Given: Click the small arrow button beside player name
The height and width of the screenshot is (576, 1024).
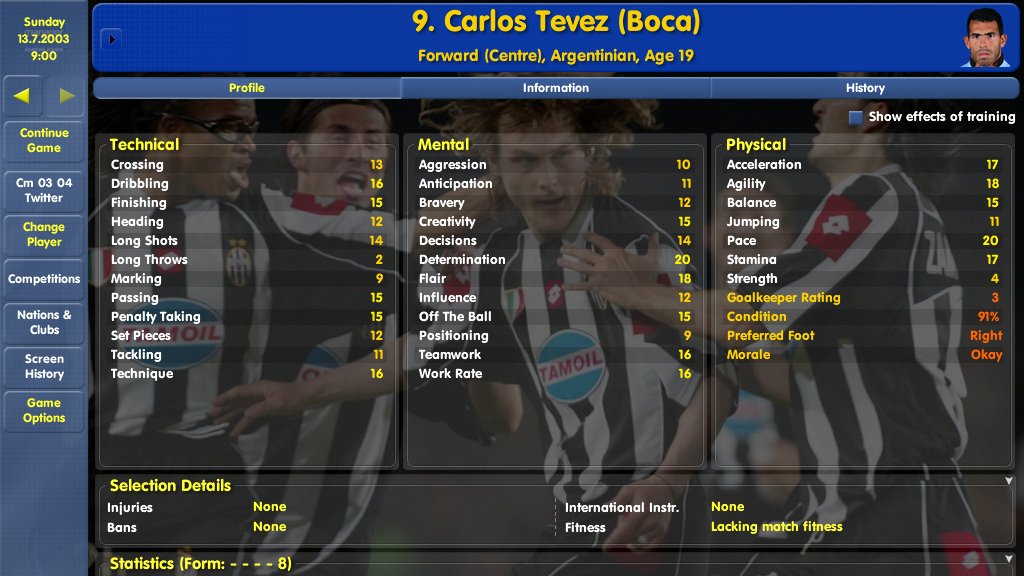Looking at the screenshot, I should [x=110, y=39].
